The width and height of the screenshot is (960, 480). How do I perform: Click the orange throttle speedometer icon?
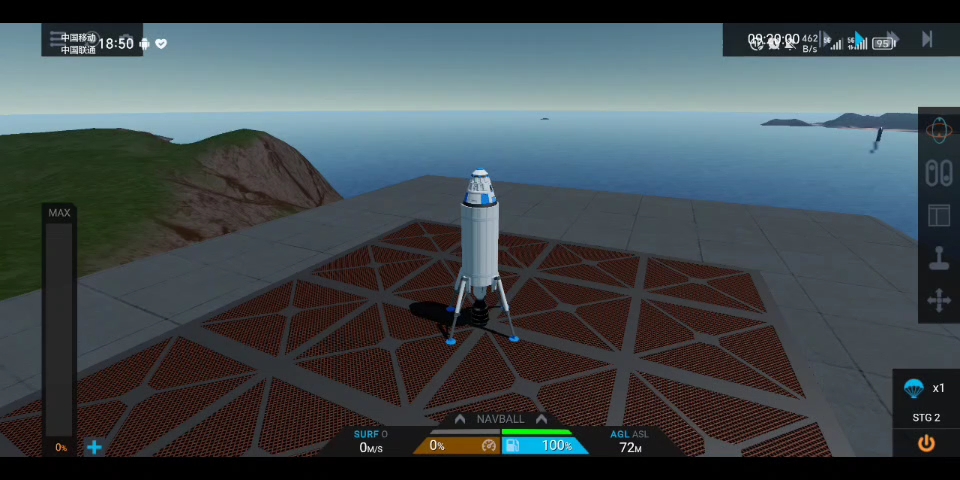coord(489,445)
